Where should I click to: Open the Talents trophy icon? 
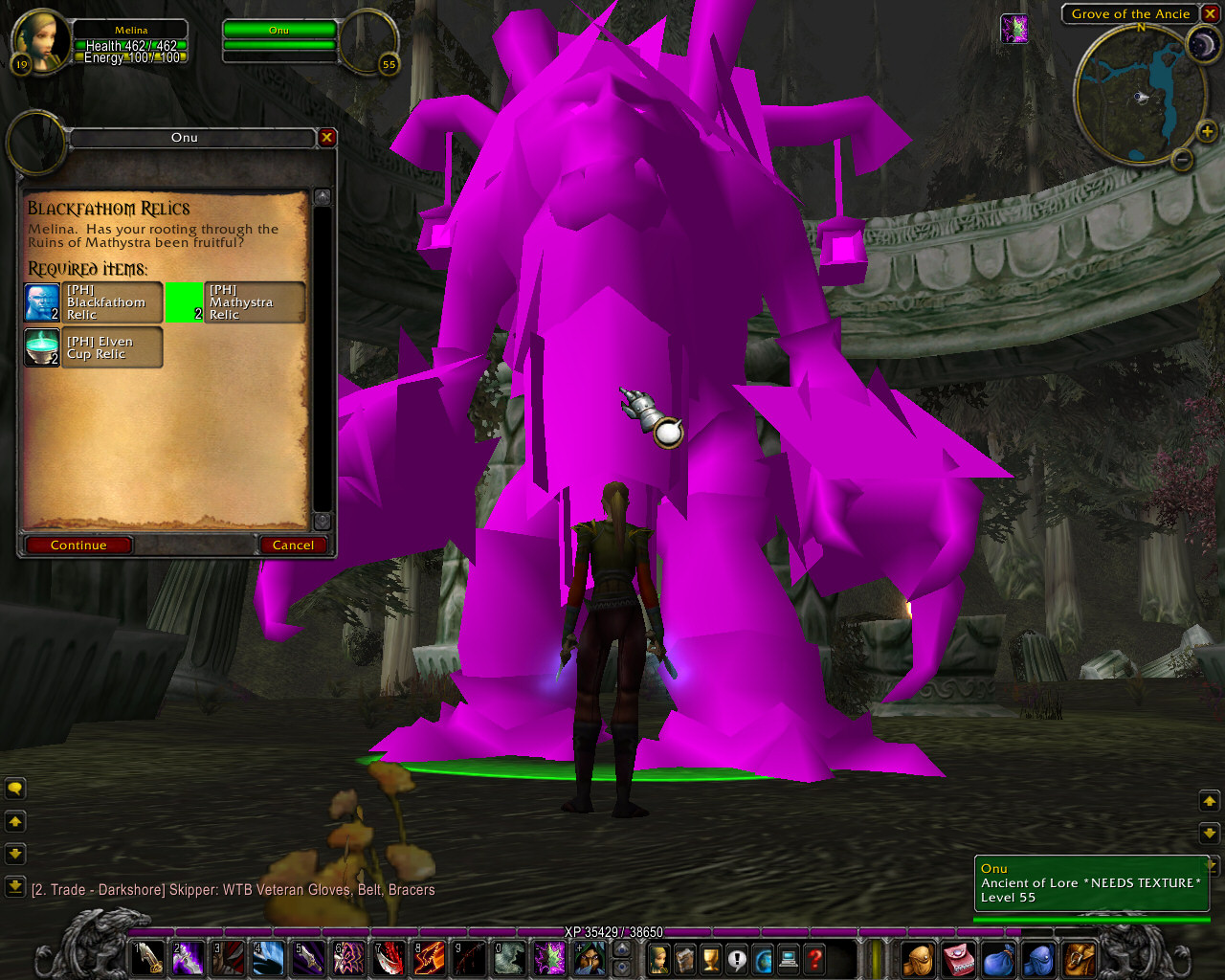tap(710, 958)
